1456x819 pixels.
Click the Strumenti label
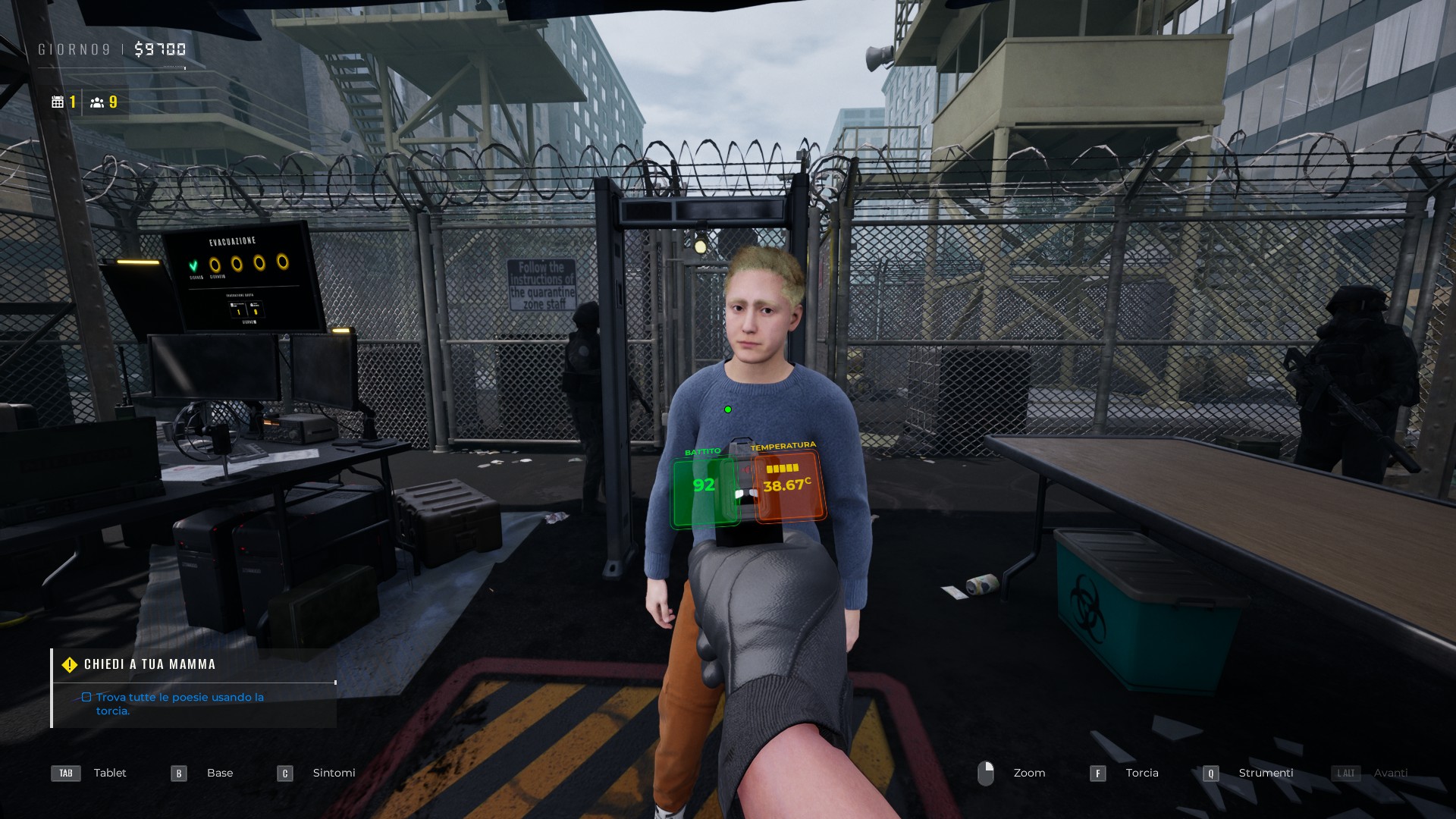(x=1266, y=773)
